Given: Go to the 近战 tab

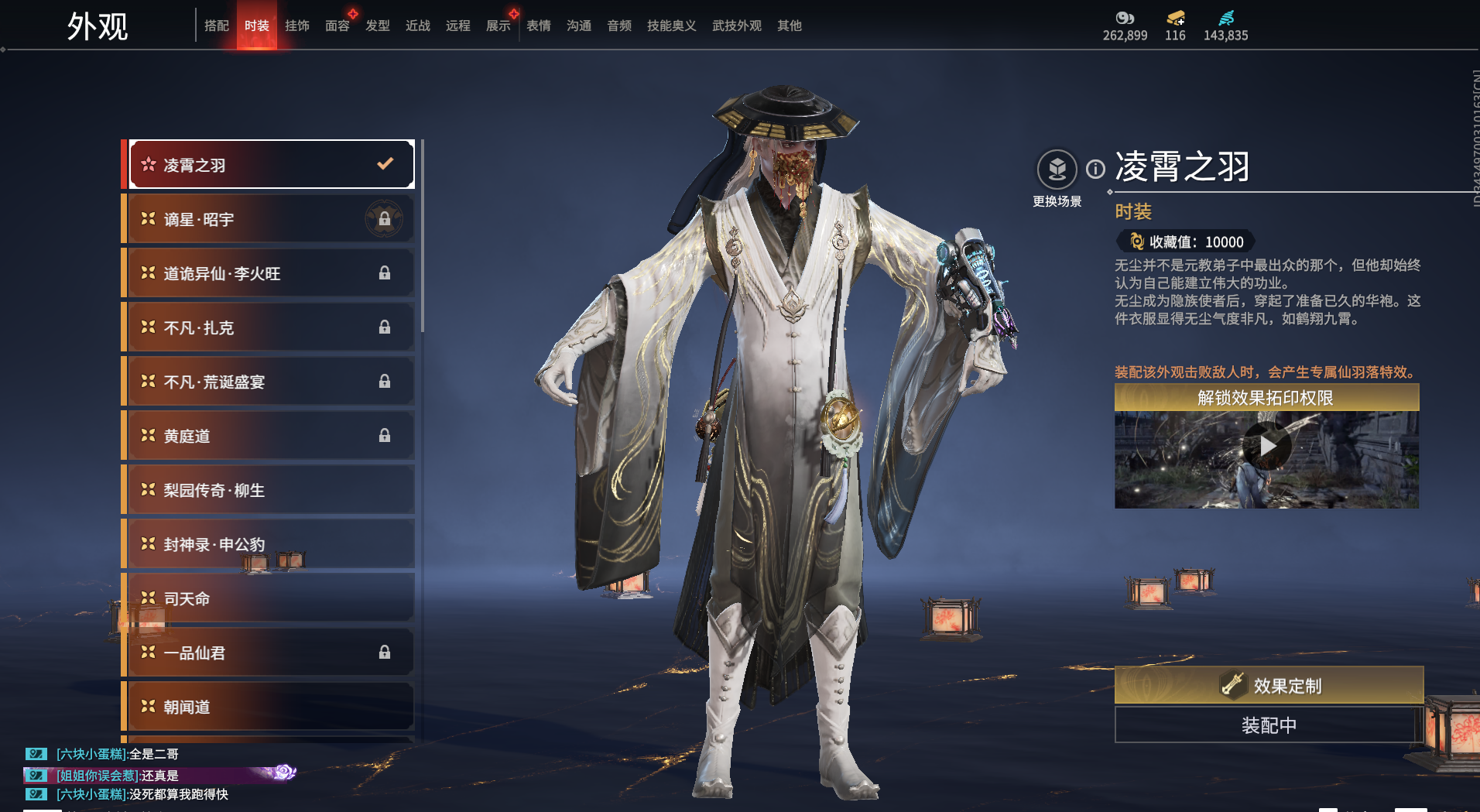Looking at the screenshot, I should [x=418, y=26].
